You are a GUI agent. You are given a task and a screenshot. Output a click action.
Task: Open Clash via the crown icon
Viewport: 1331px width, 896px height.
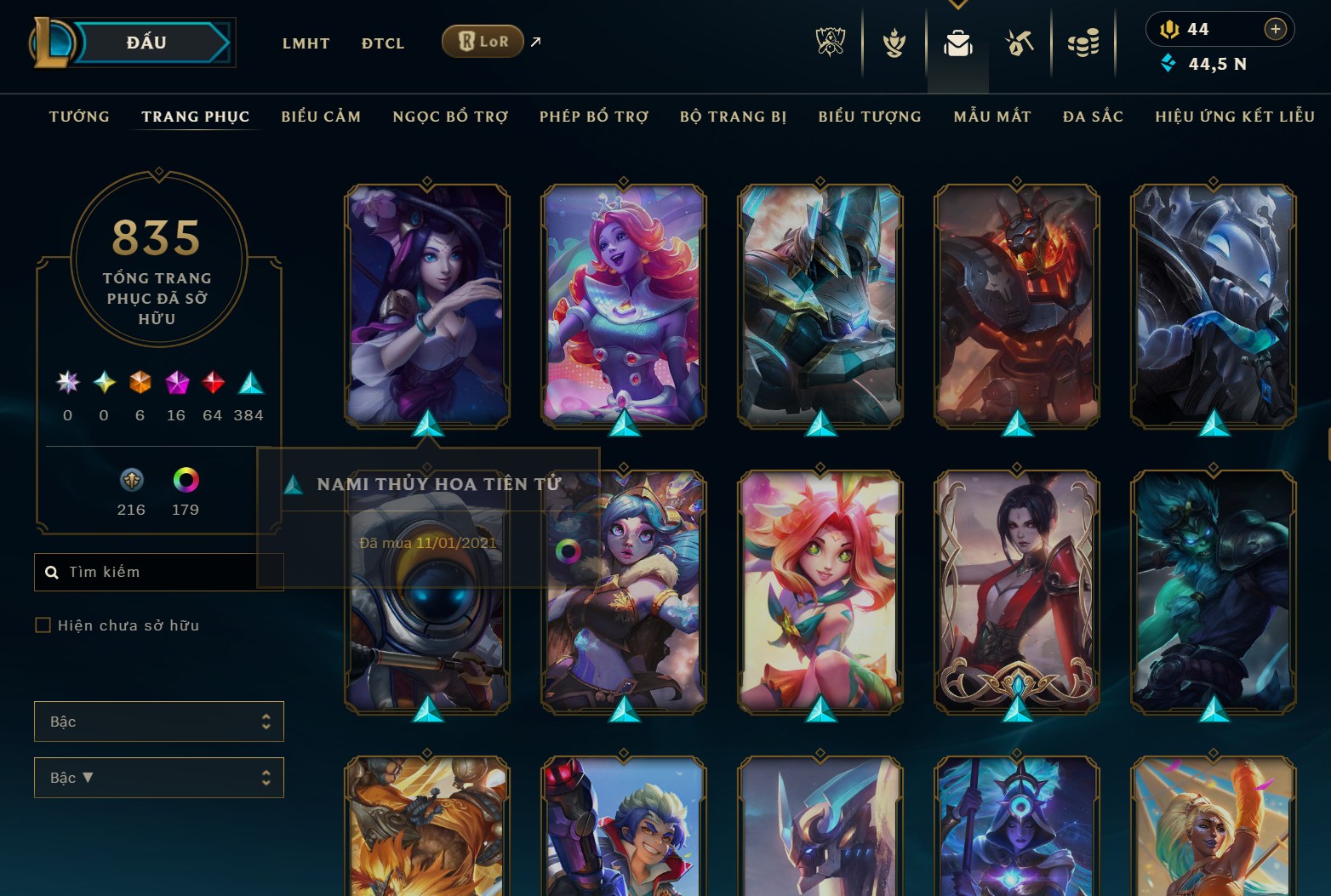[x=893, y=43]
